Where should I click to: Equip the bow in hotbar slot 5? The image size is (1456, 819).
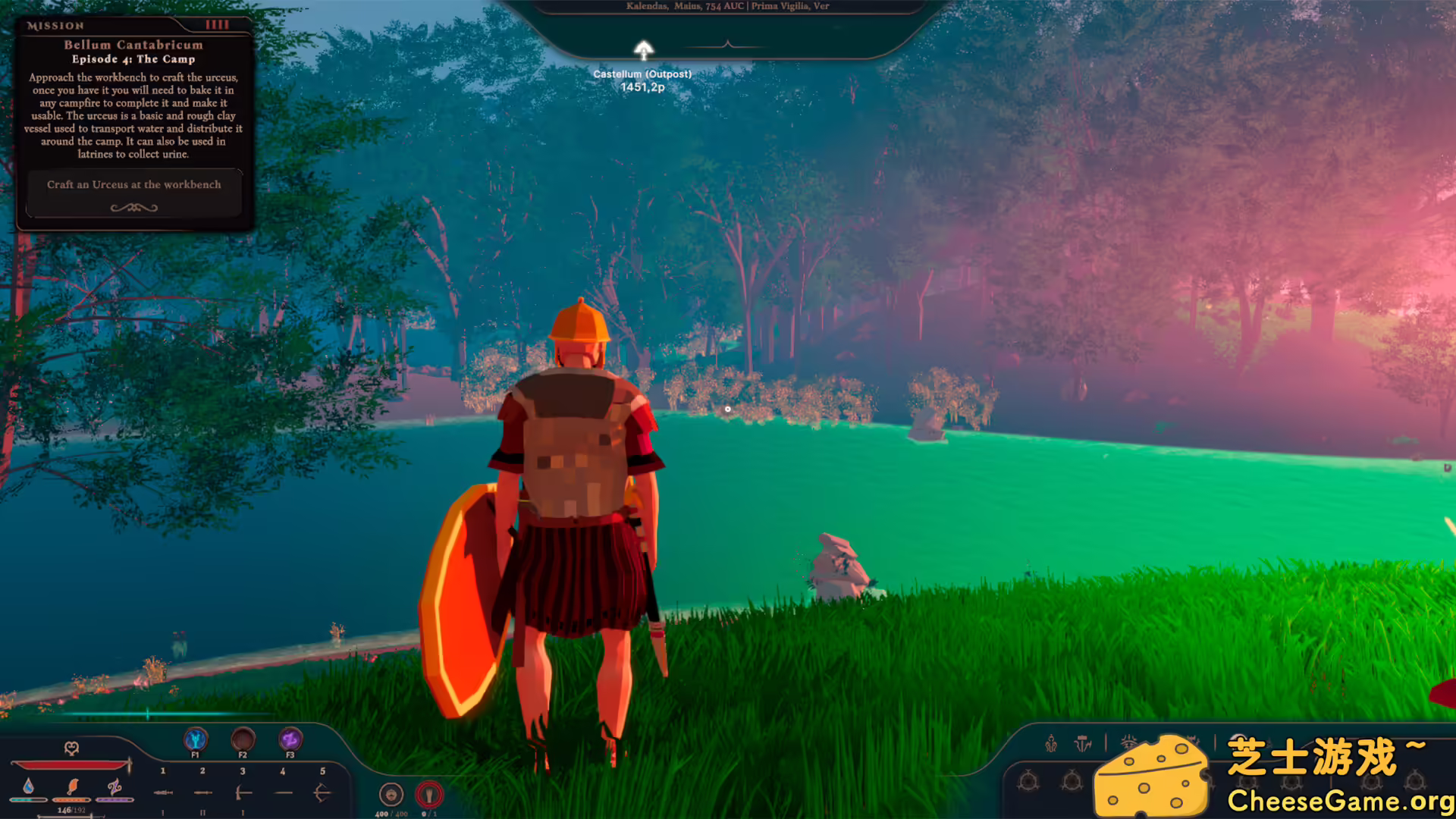tap(323, 792)
